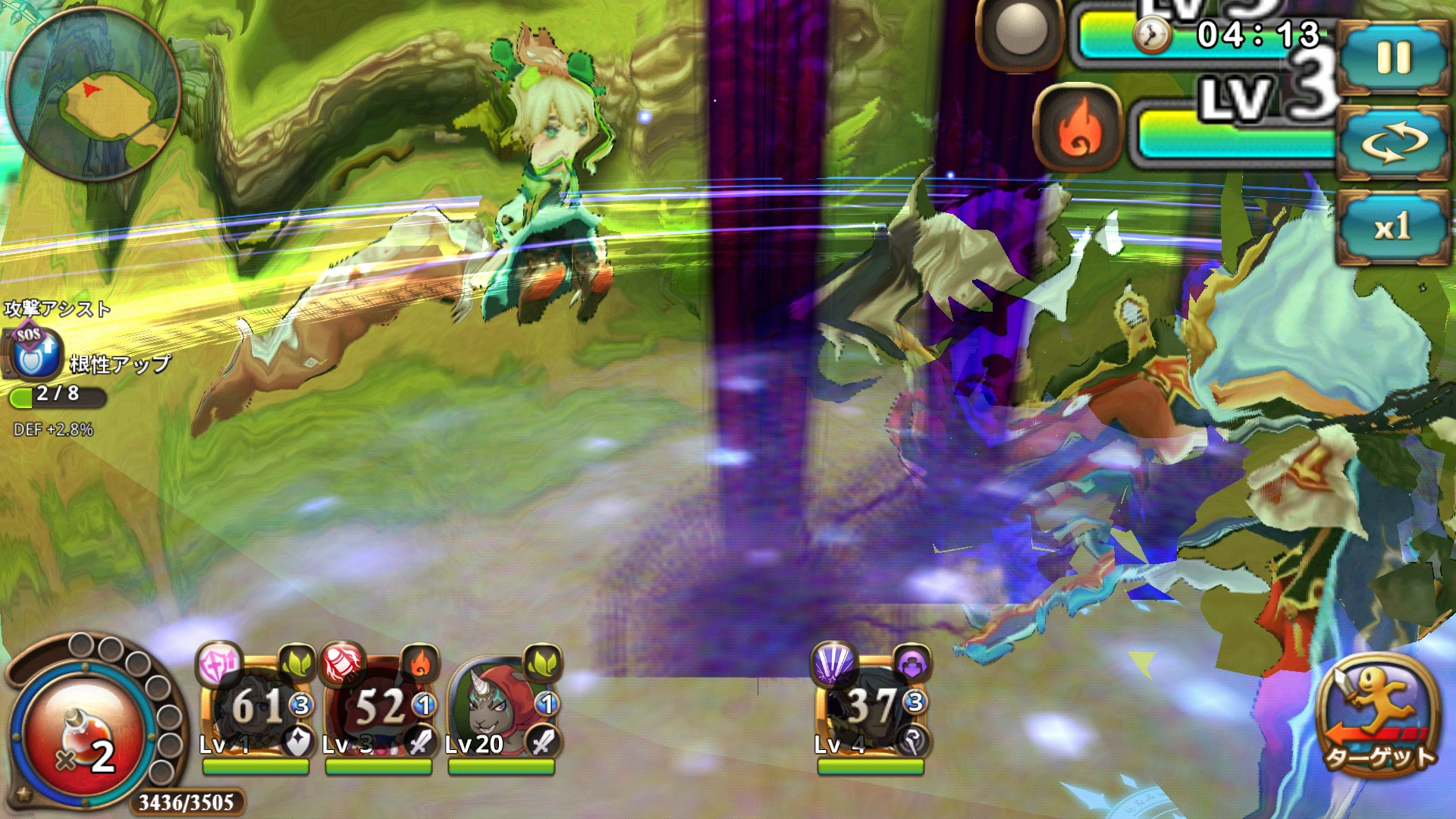The width and height of the screenshot is (1456, 819).
Task: Tap the fire element skill icon
Action: pyautogui.click(x=1078, y=127)
